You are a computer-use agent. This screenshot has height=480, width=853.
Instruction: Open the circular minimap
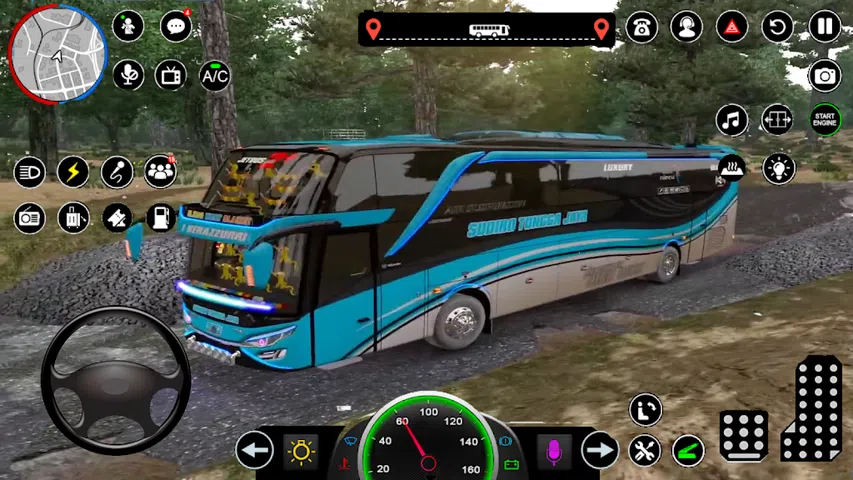[x=57, y=53]
